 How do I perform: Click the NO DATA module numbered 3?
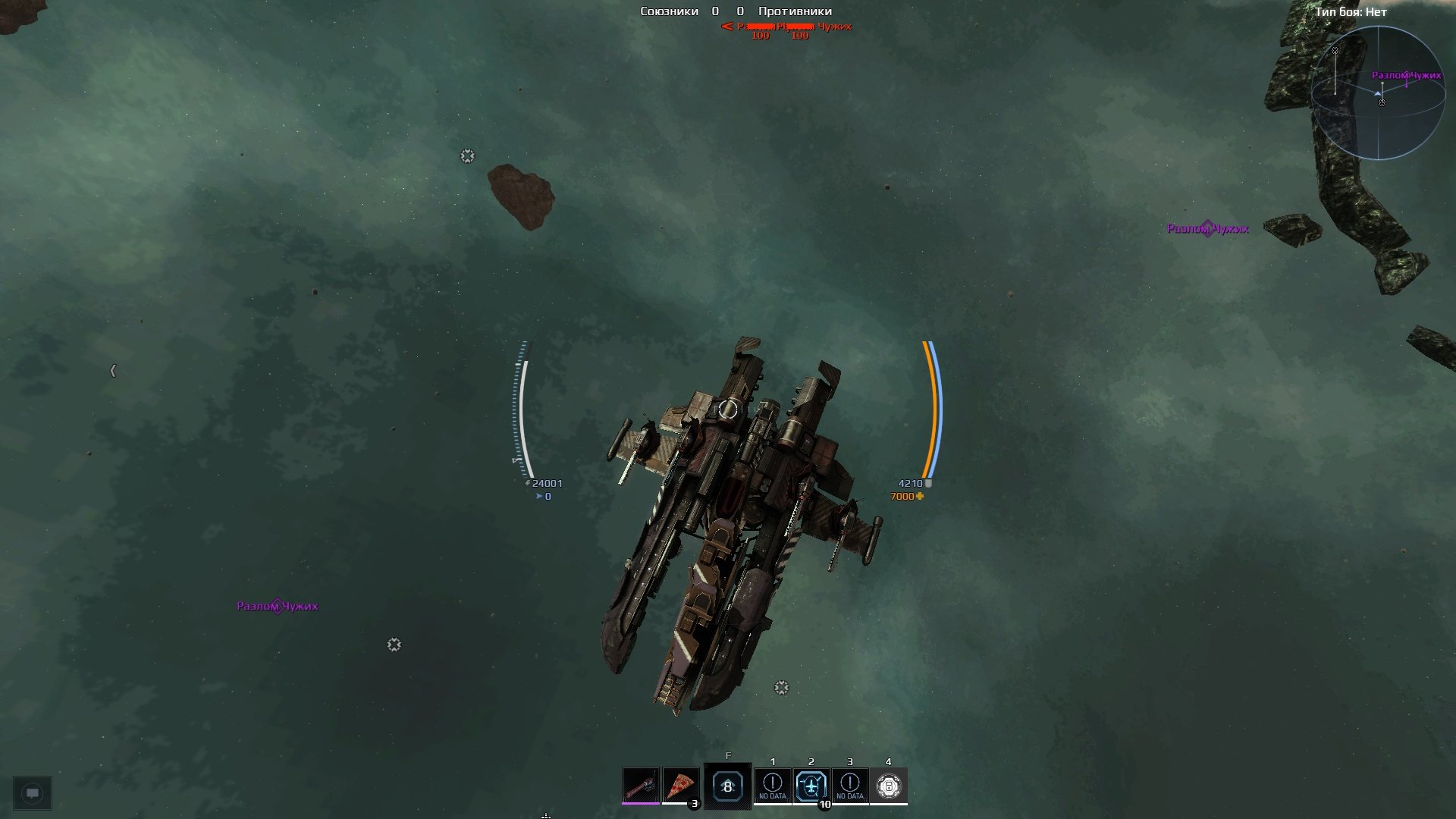click(850, 786)
